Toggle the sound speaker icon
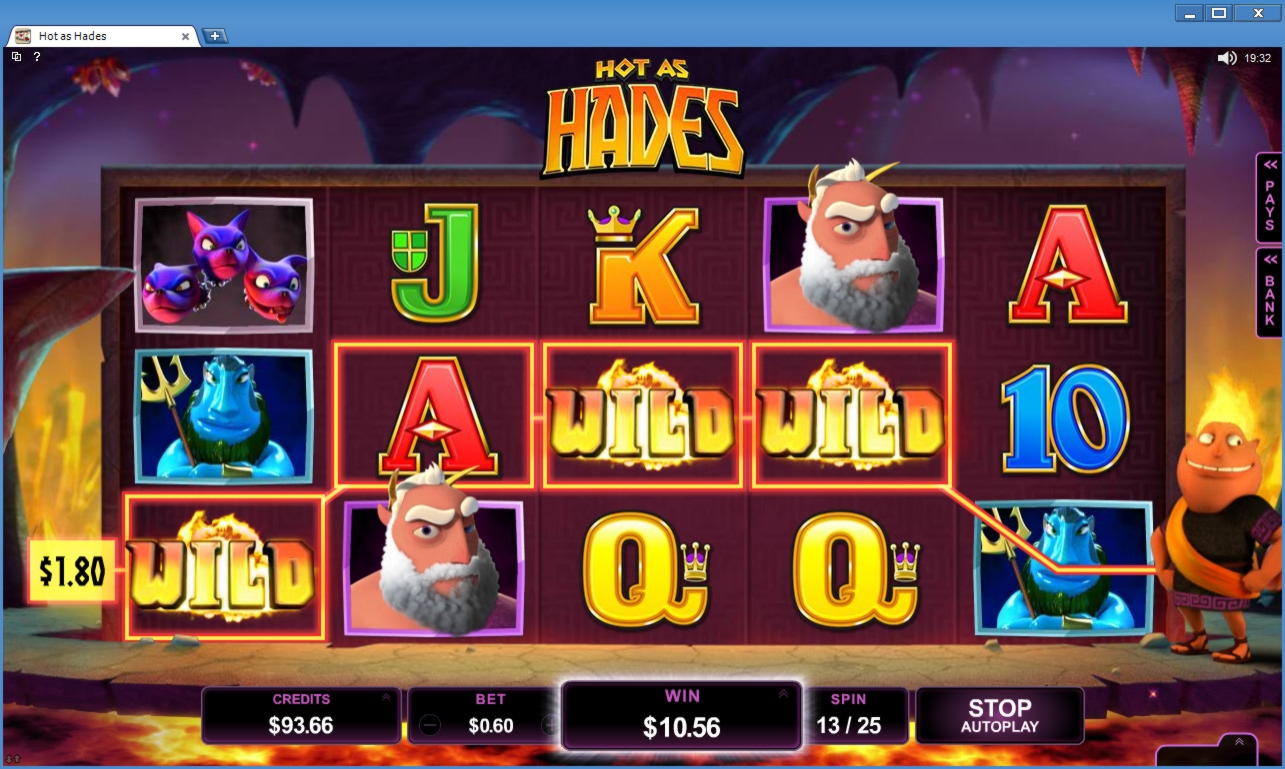Image resolution: width=1285 pixels, height=769 pixels. [1226, 58]
